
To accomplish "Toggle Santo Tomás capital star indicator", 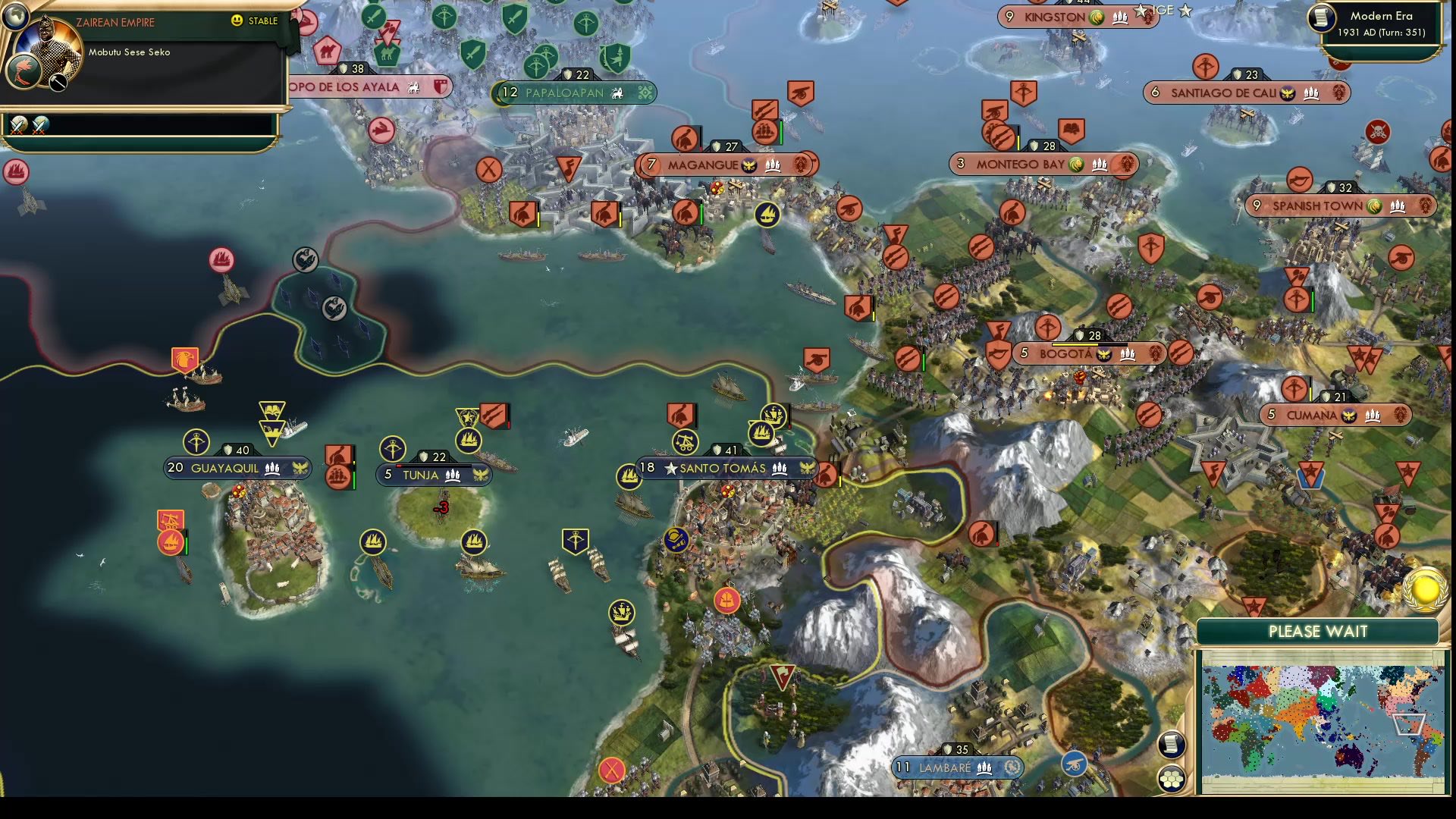I will point(670,468).
